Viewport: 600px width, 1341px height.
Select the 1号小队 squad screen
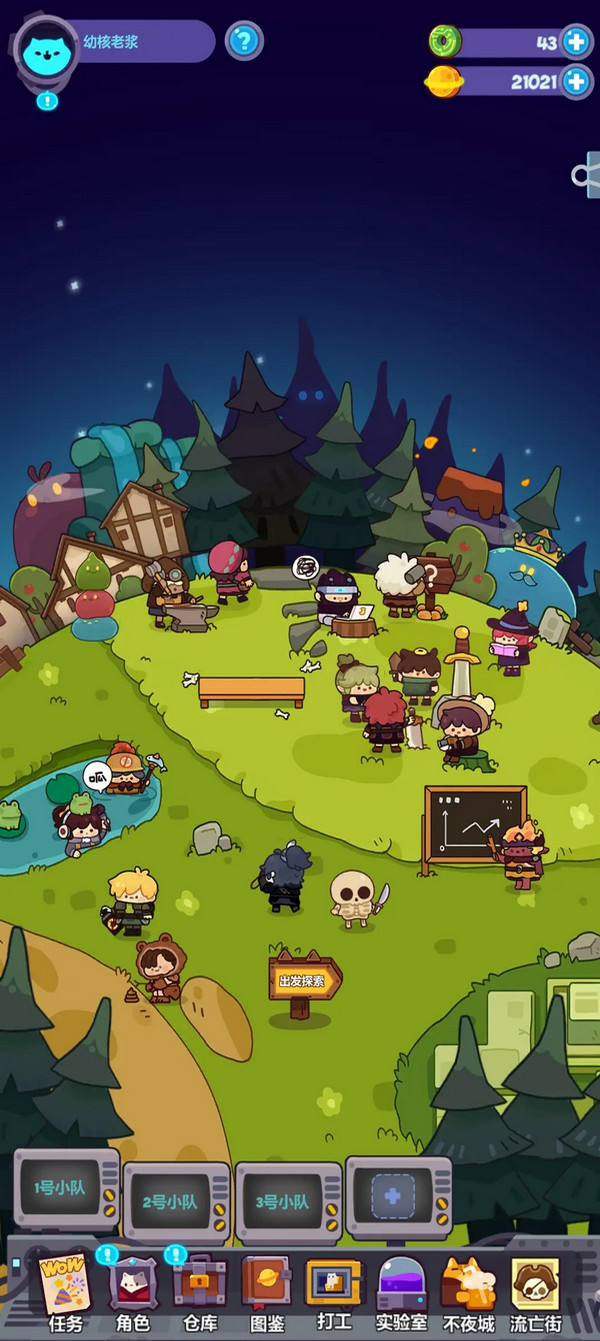66,1188
